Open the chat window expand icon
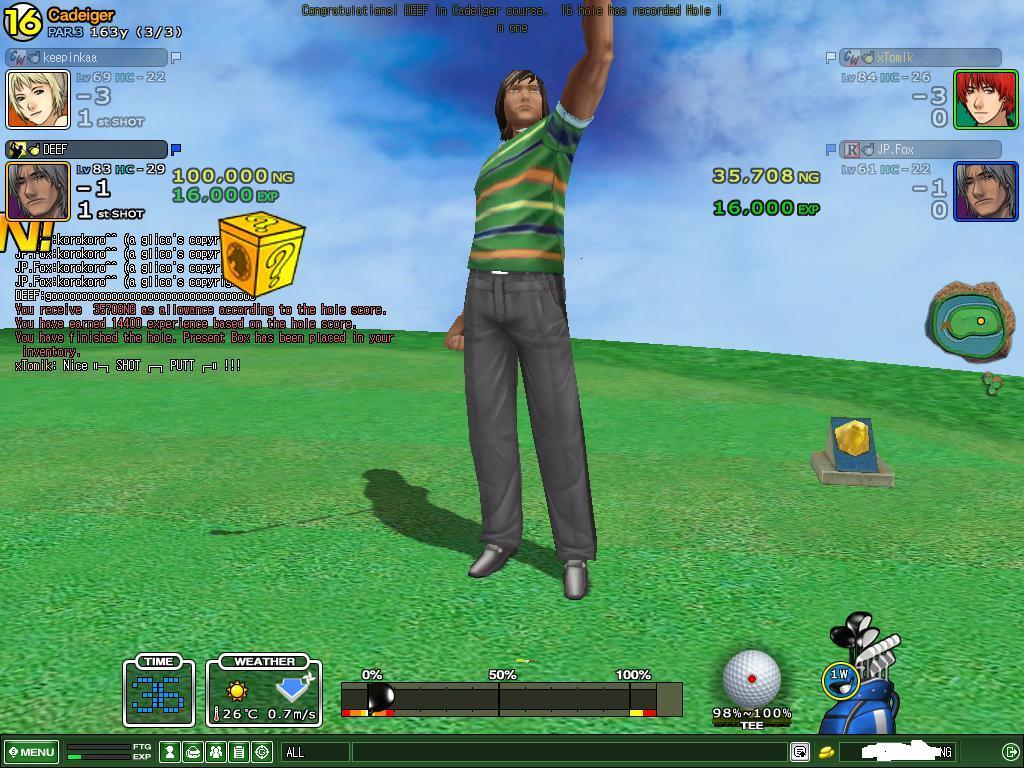This screenshot has width=1024, height=768. (800, 752)
